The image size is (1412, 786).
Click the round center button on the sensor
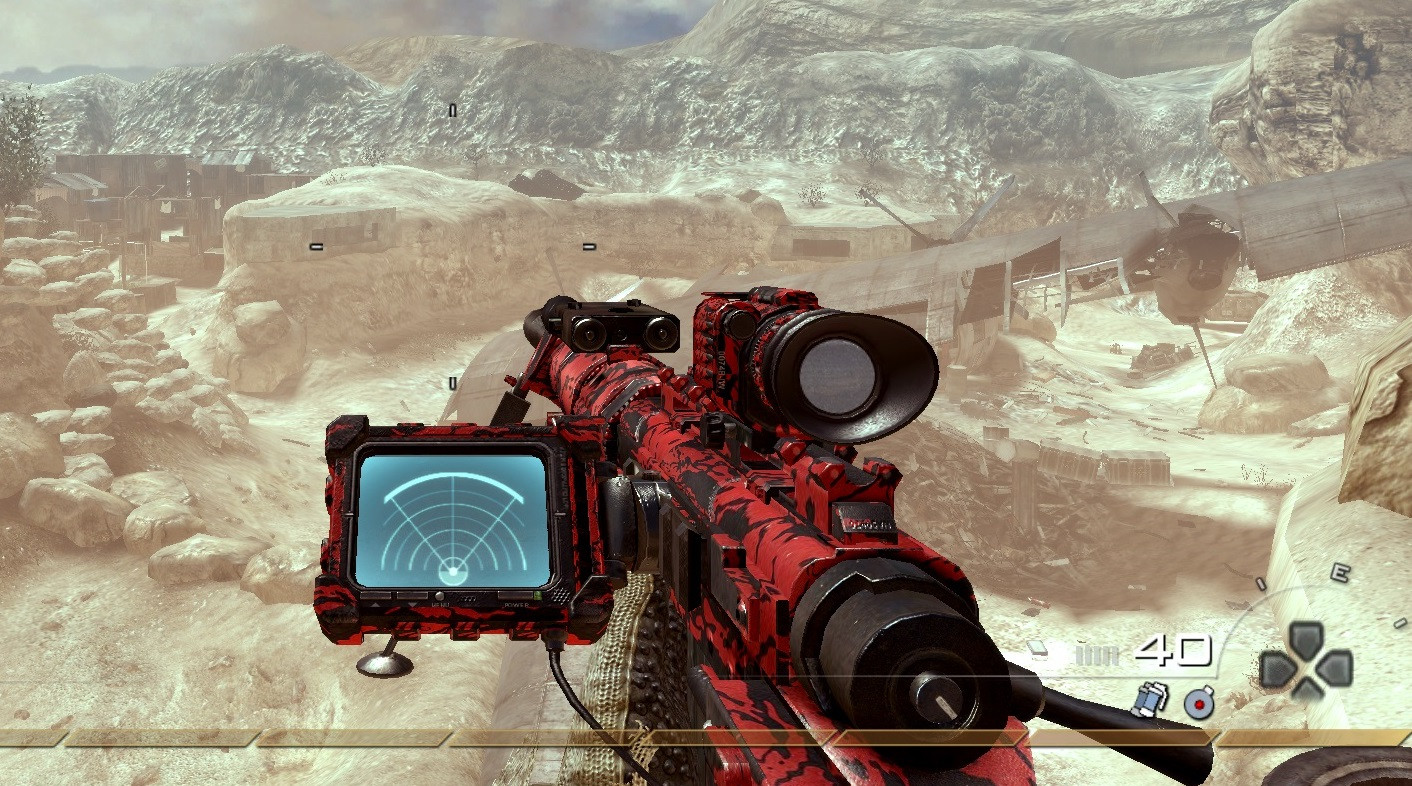click(x=440, y=596)
